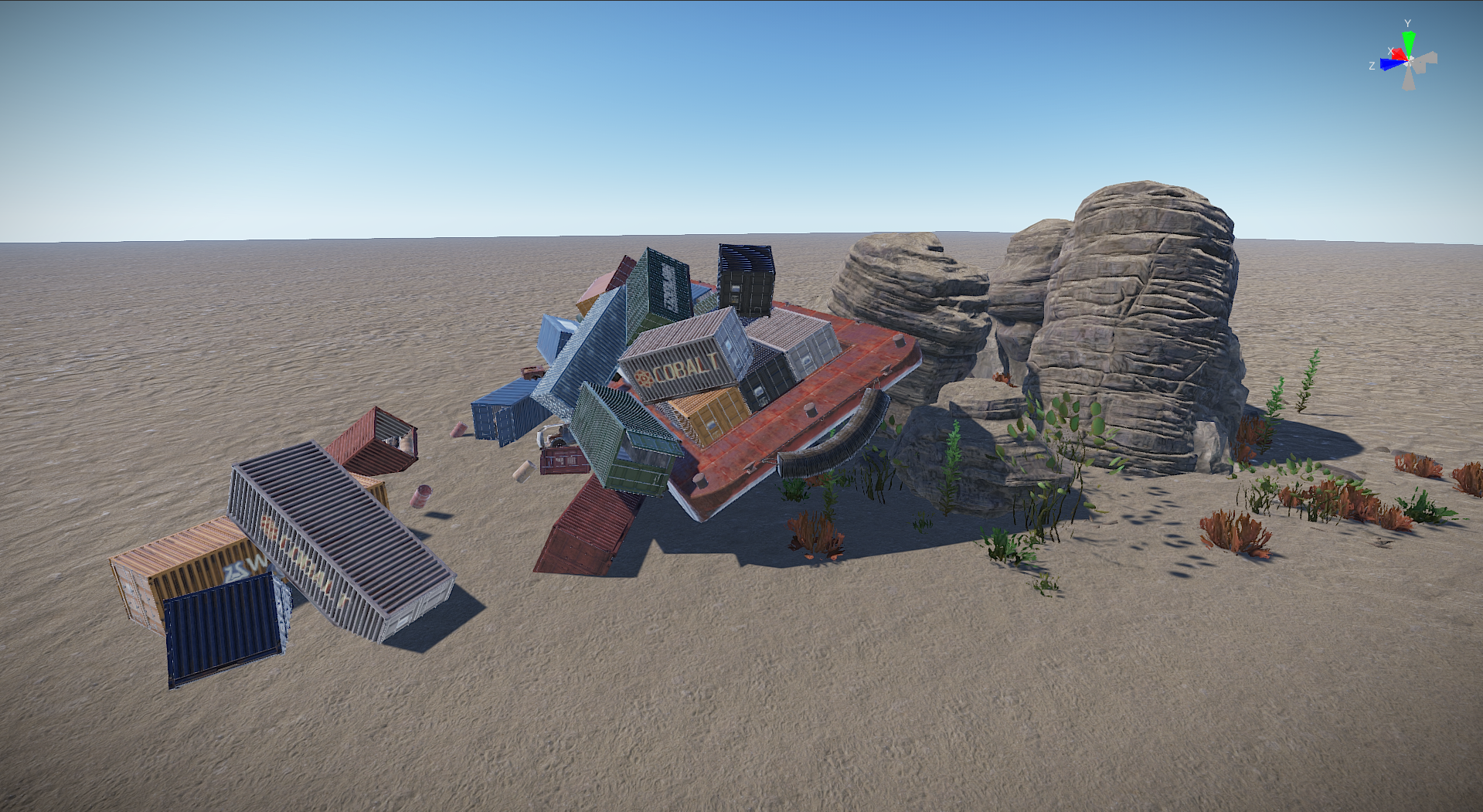
Task: Click the grey downward cone of the gizmo
Action: 1409,80
